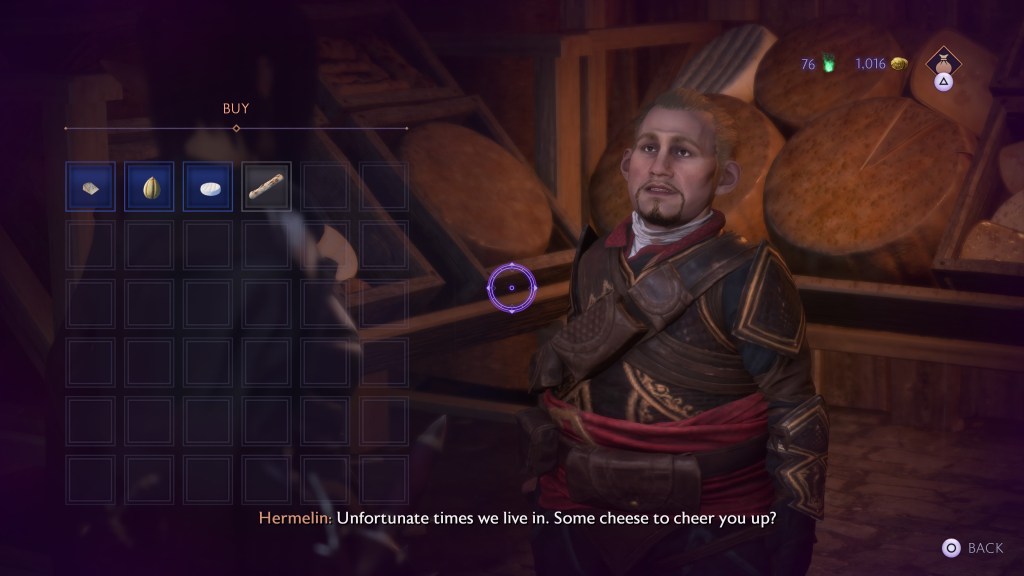This screenshot has height=576, width=1024.
Task: Pick the white cheese wheel item
Action: pyautogui.click(x=208, y=187)
